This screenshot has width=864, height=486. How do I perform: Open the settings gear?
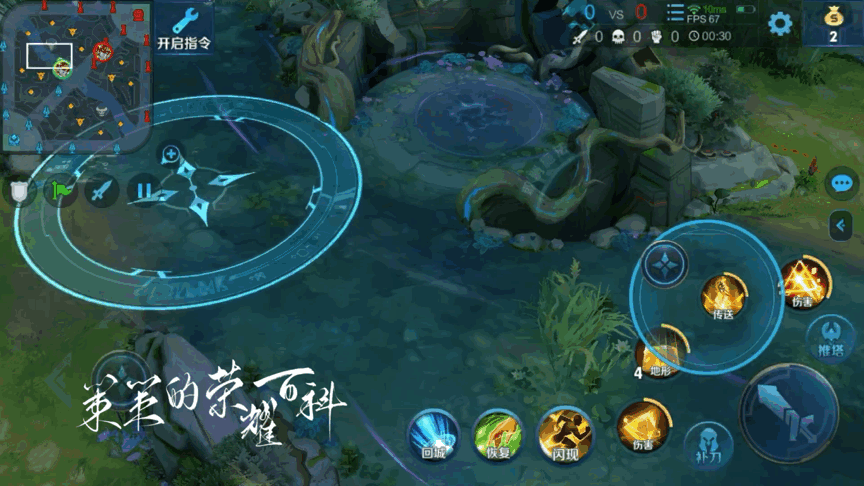coord(779,25)
